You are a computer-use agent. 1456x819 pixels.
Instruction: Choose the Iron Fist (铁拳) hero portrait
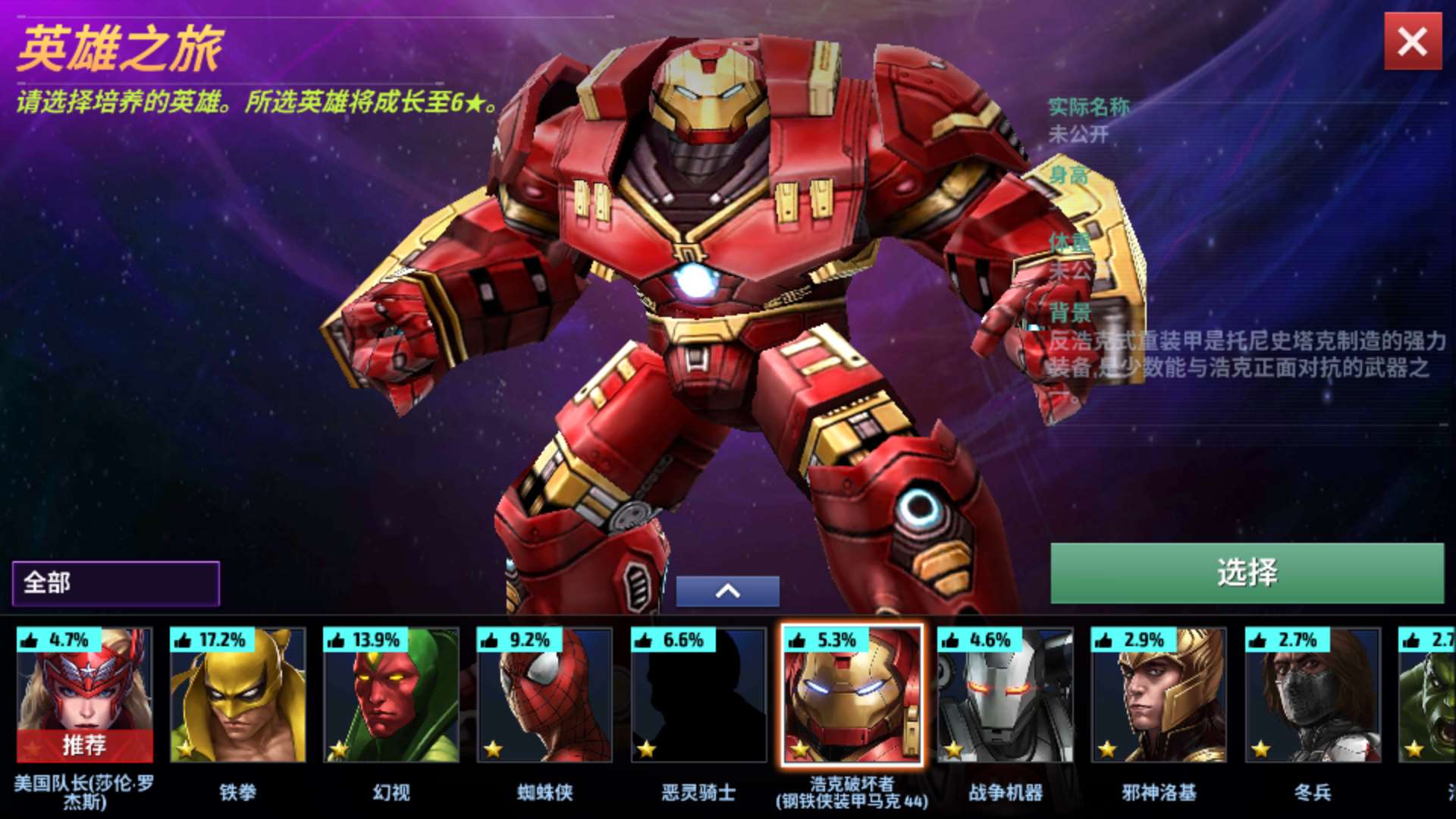click(238, 695)
